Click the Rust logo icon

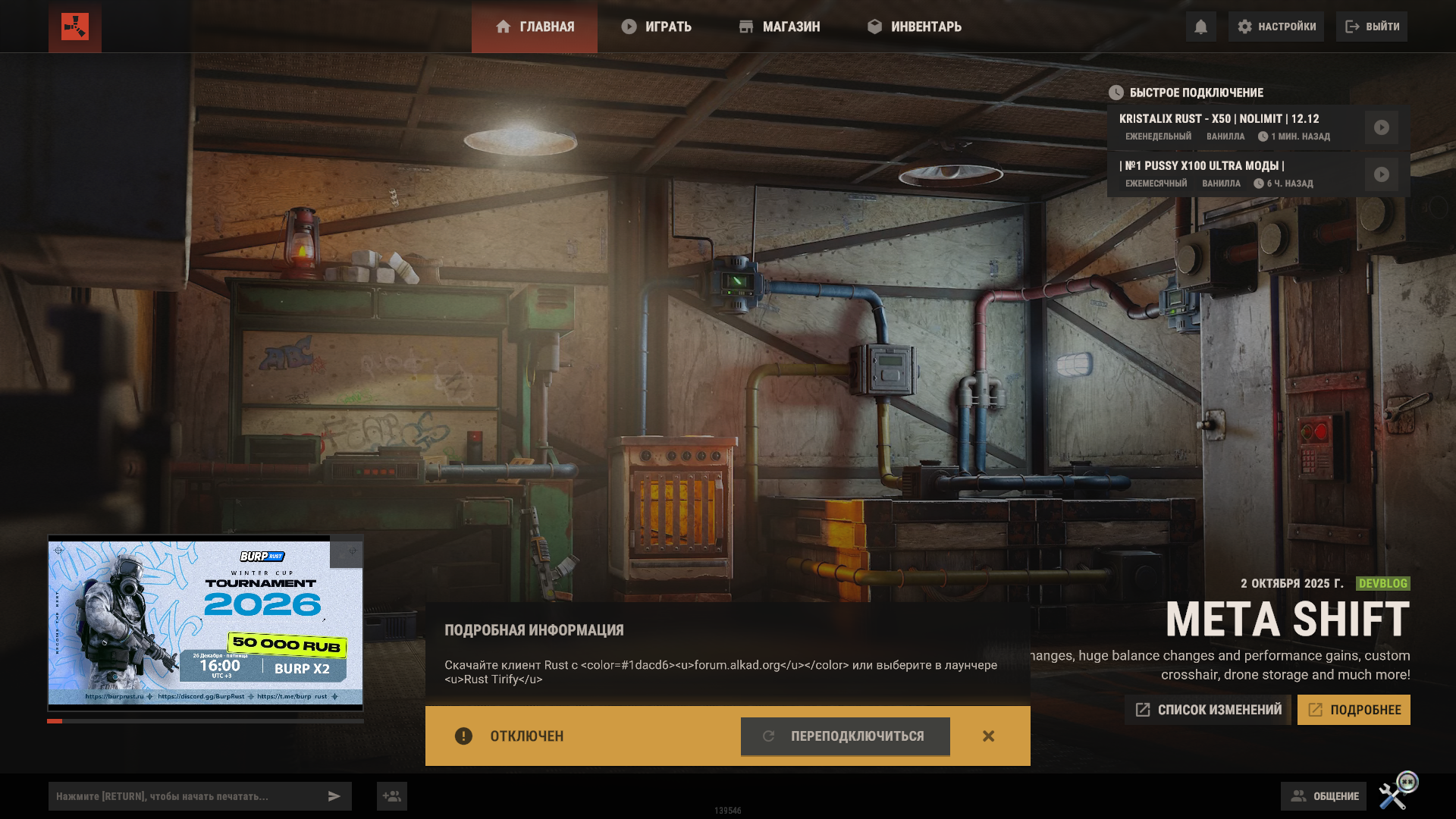(x=75, y=27)
